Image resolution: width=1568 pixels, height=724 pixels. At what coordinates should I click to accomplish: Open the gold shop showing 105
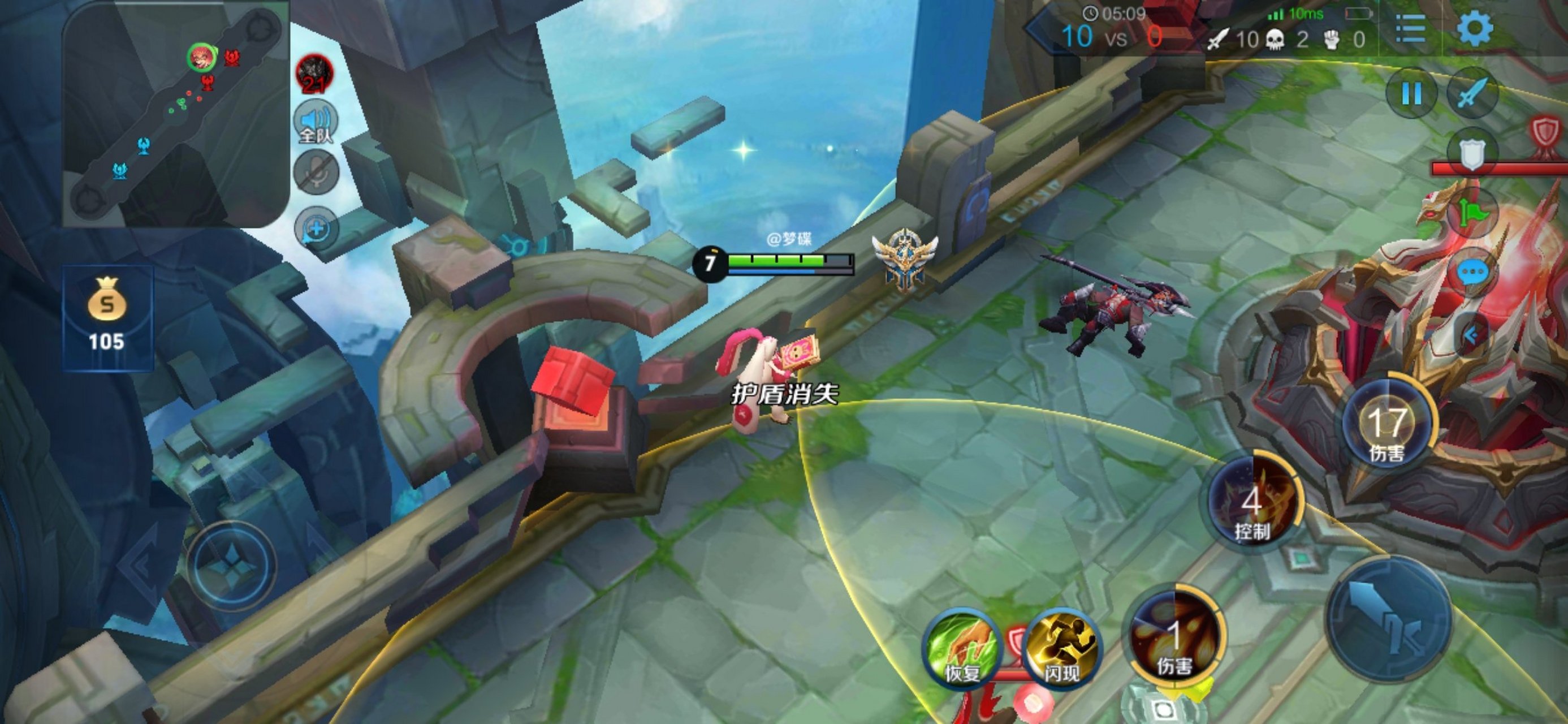107,317
